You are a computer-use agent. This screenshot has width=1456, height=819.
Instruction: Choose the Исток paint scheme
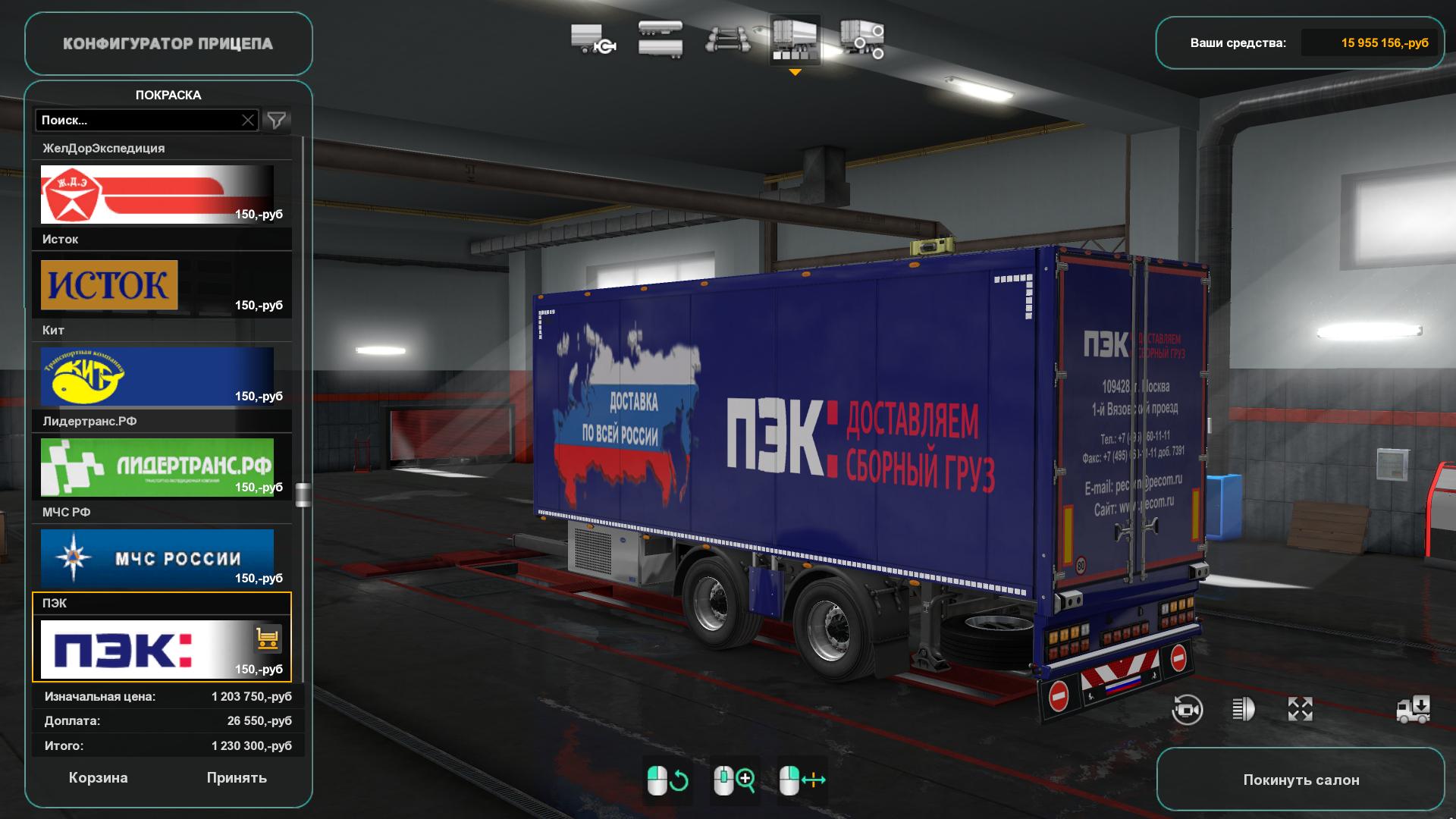point(157,285)
